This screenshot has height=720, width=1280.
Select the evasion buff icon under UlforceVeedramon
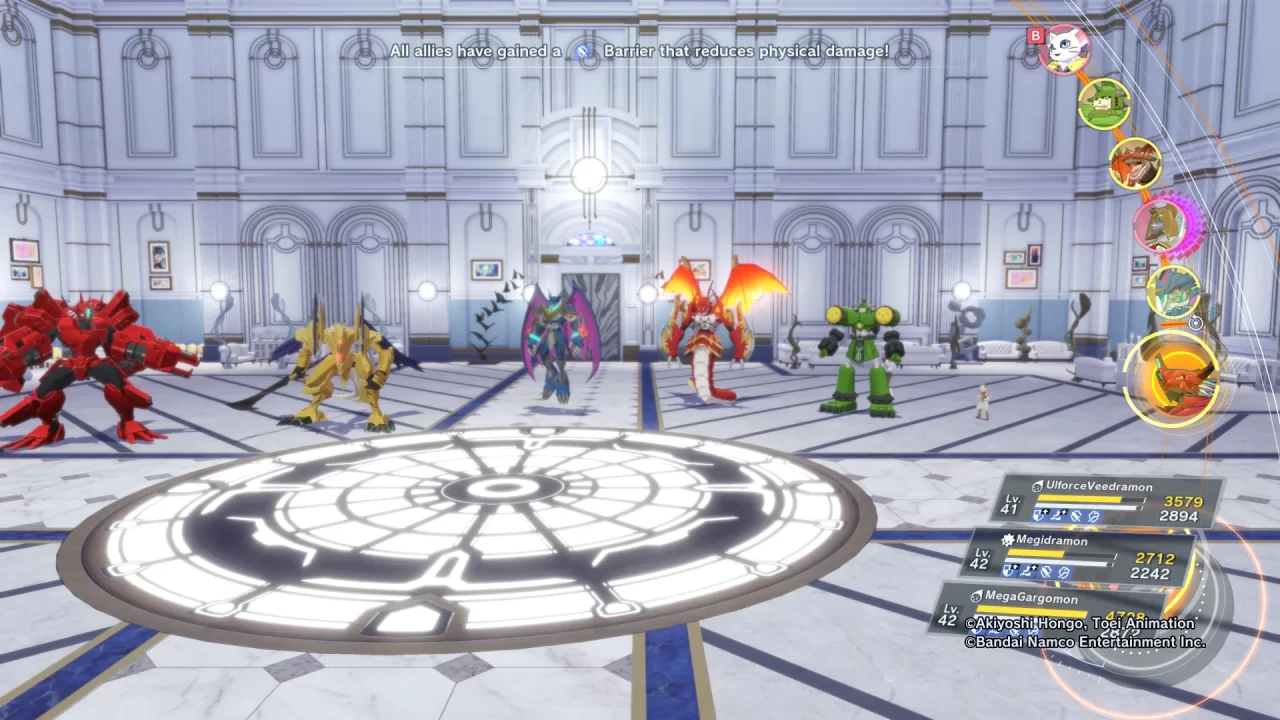coord(1092,516)
